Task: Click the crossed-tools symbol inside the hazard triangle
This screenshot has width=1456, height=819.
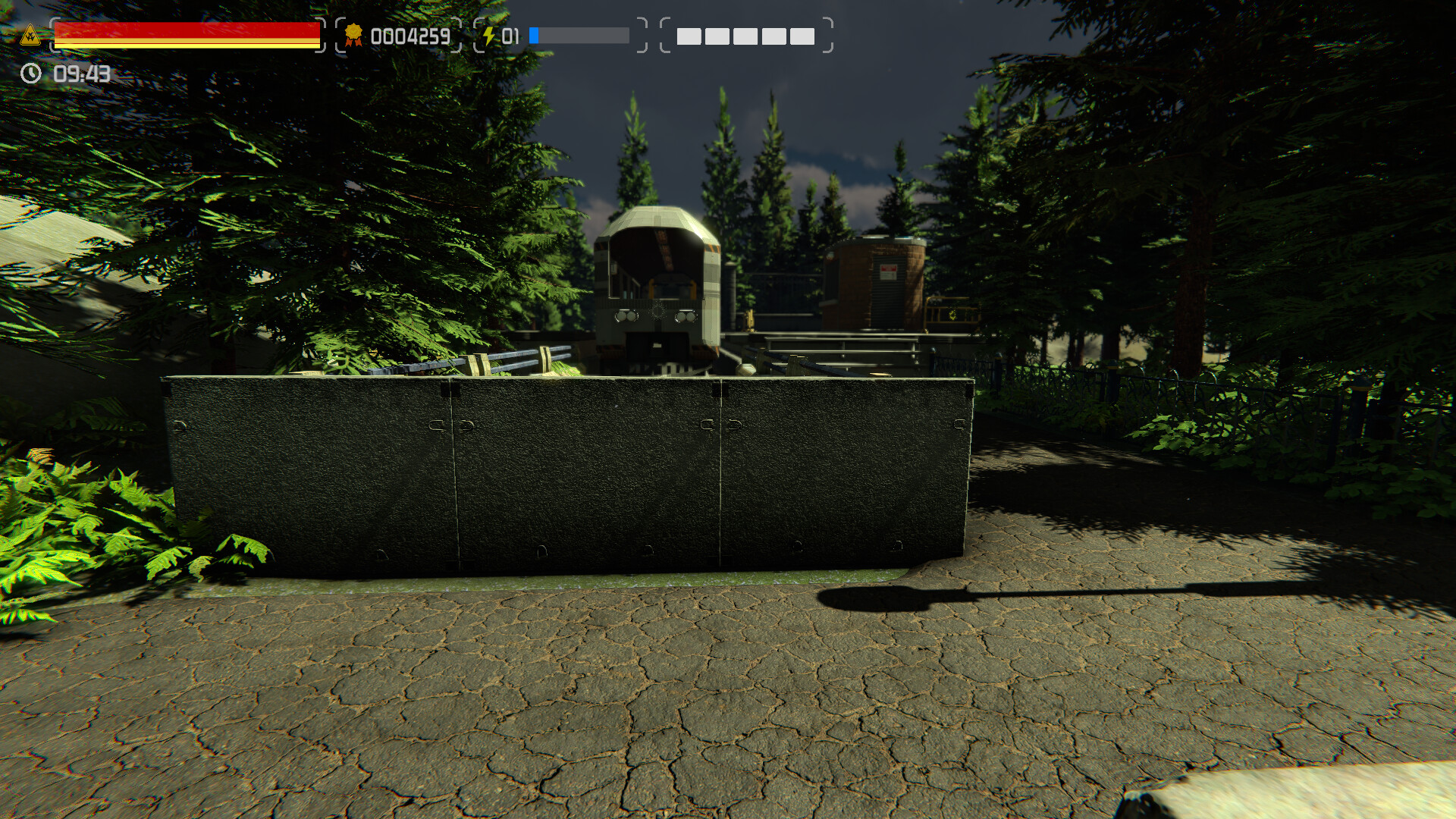Action: point(30,37)
